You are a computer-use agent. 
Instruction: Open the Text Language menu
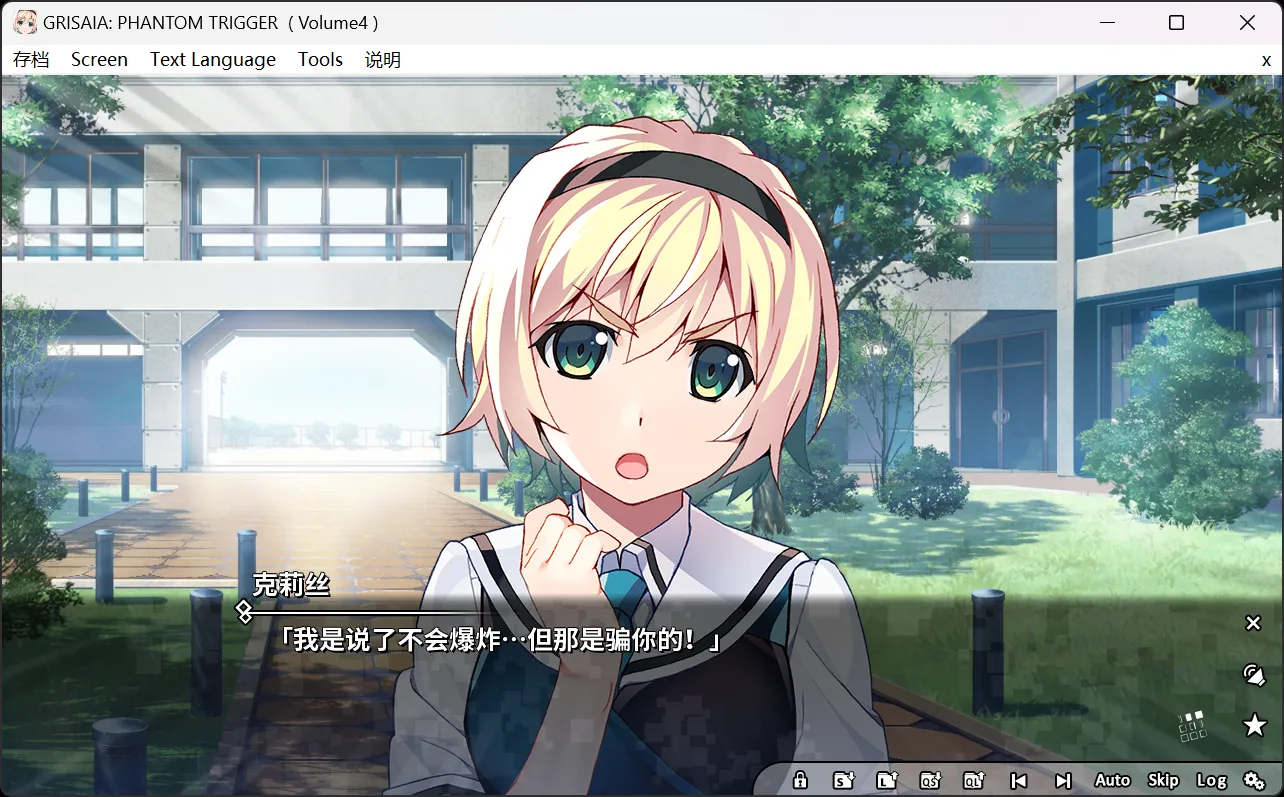coord(212,59)
